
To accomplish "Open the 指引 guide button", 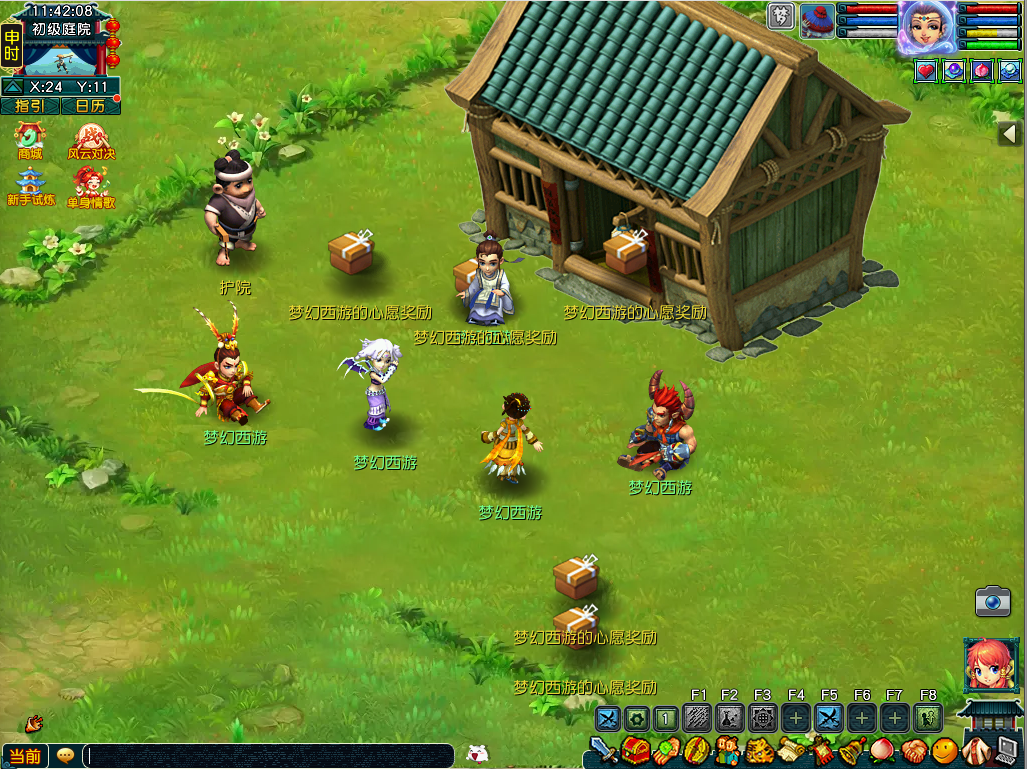I will click(28, 105).
